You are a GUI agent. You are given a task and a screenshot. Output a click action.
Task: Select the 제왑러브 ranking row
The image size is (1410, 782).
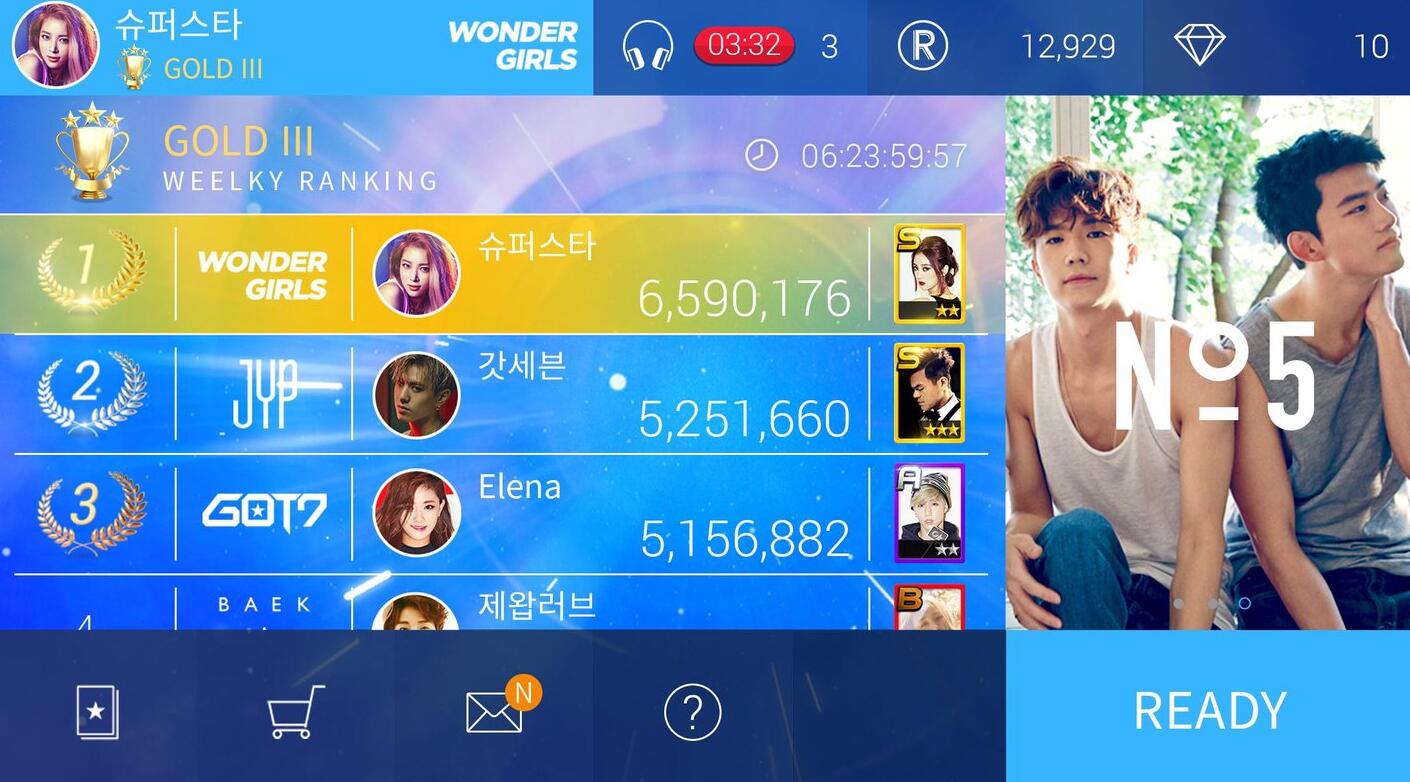[x=600, y=606]
